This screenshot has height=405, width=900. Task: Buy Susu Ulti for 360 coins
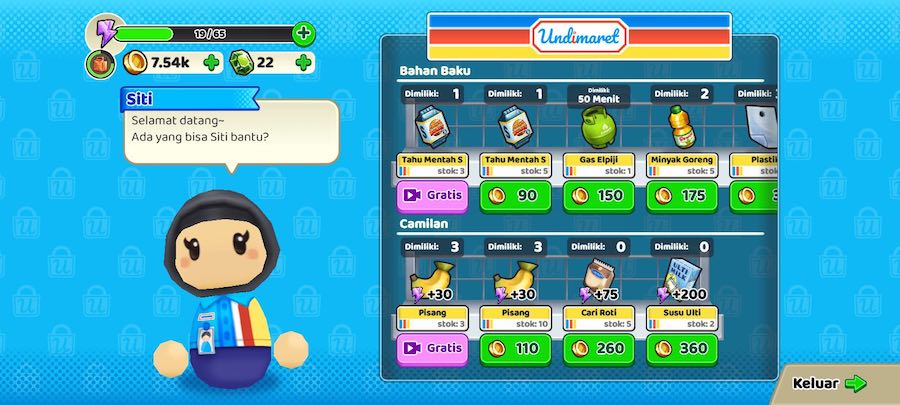tap(683, 349)
